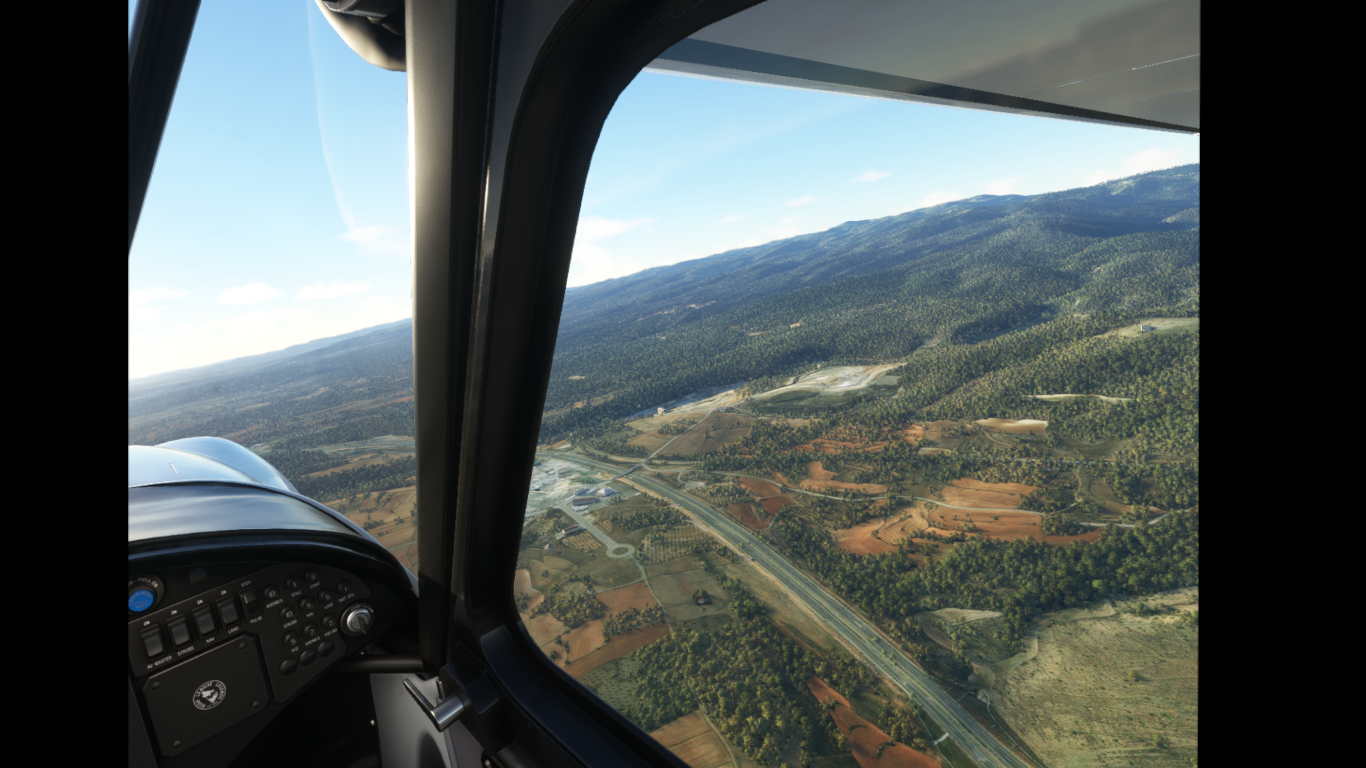The width and height of the screenshot is (1366, 768).
Task: Toggle the NAV lights switch
Action: 204,621
